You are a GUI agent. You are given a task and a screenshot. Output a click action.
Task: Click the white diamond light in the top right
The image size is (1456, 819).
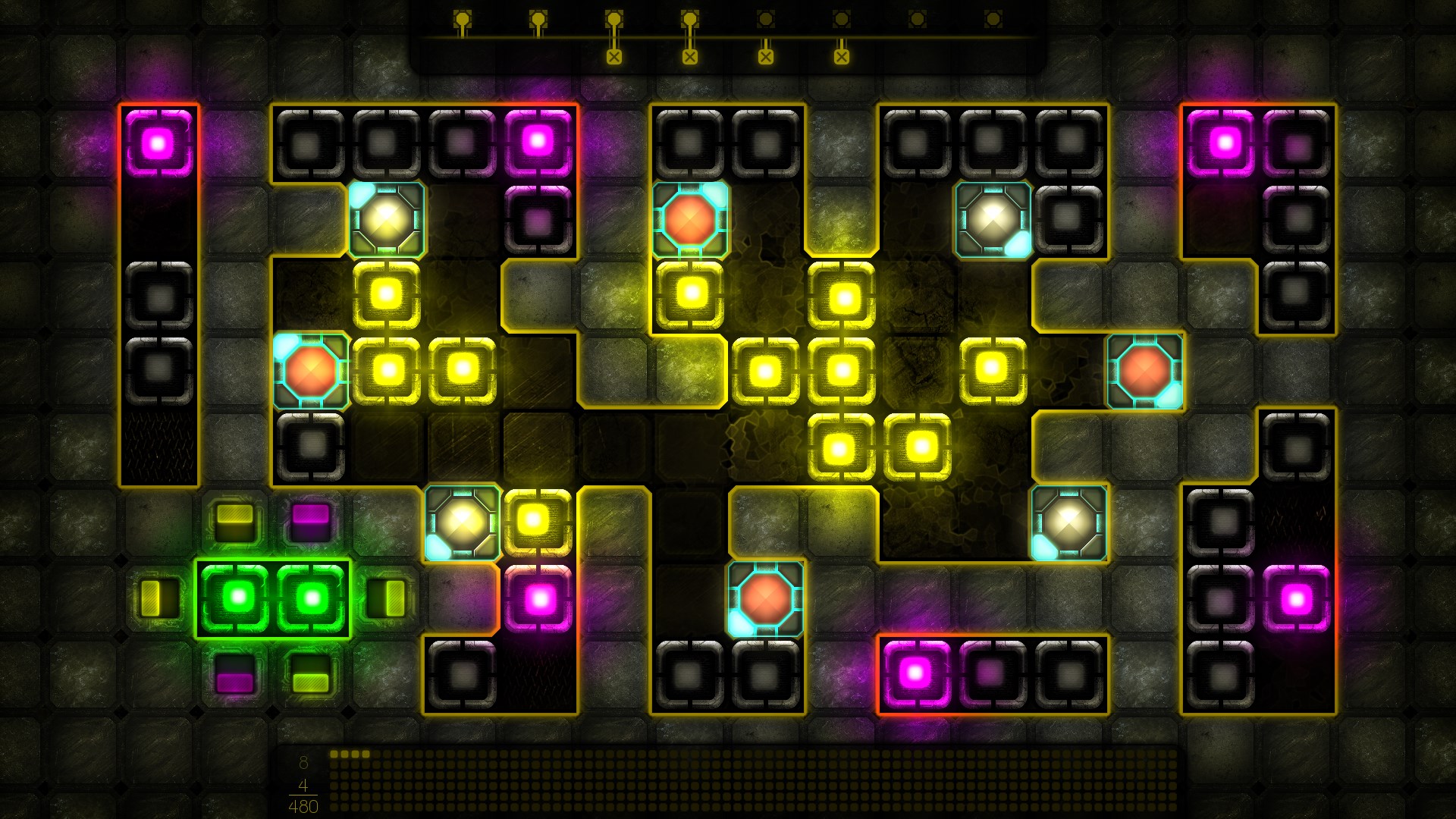coord(992,220)
